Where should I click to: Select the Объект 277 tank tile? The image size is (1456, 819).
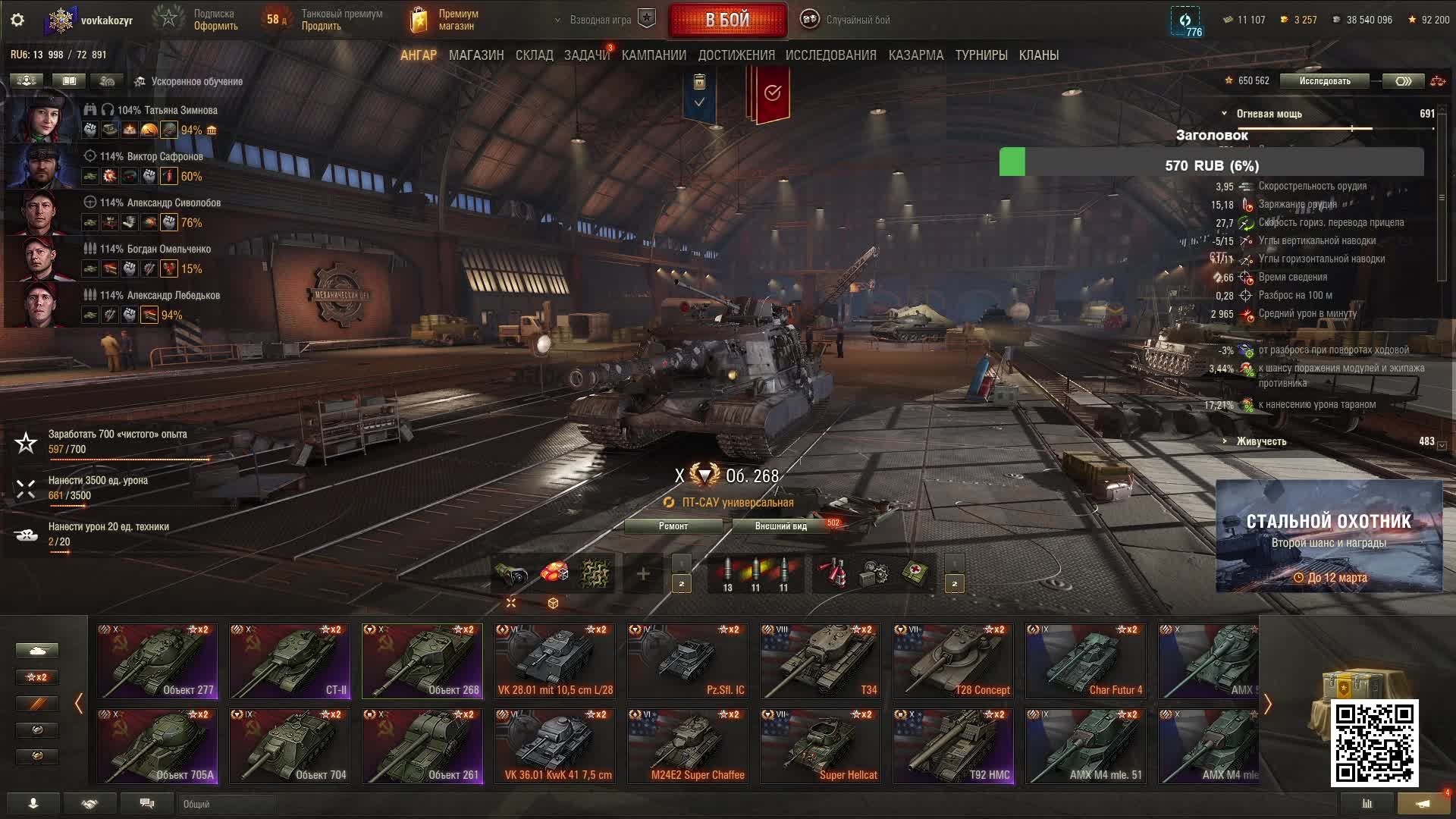click(157, 661)
